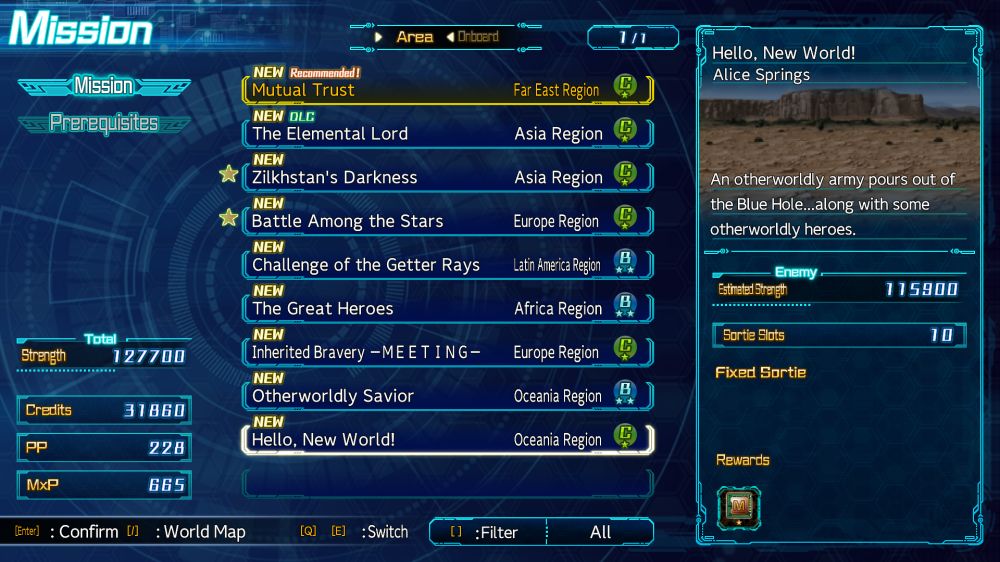The image size is (1000, 562).
Task: Choose Inherited Bravery MEETING mission
Action: (446, 353)
